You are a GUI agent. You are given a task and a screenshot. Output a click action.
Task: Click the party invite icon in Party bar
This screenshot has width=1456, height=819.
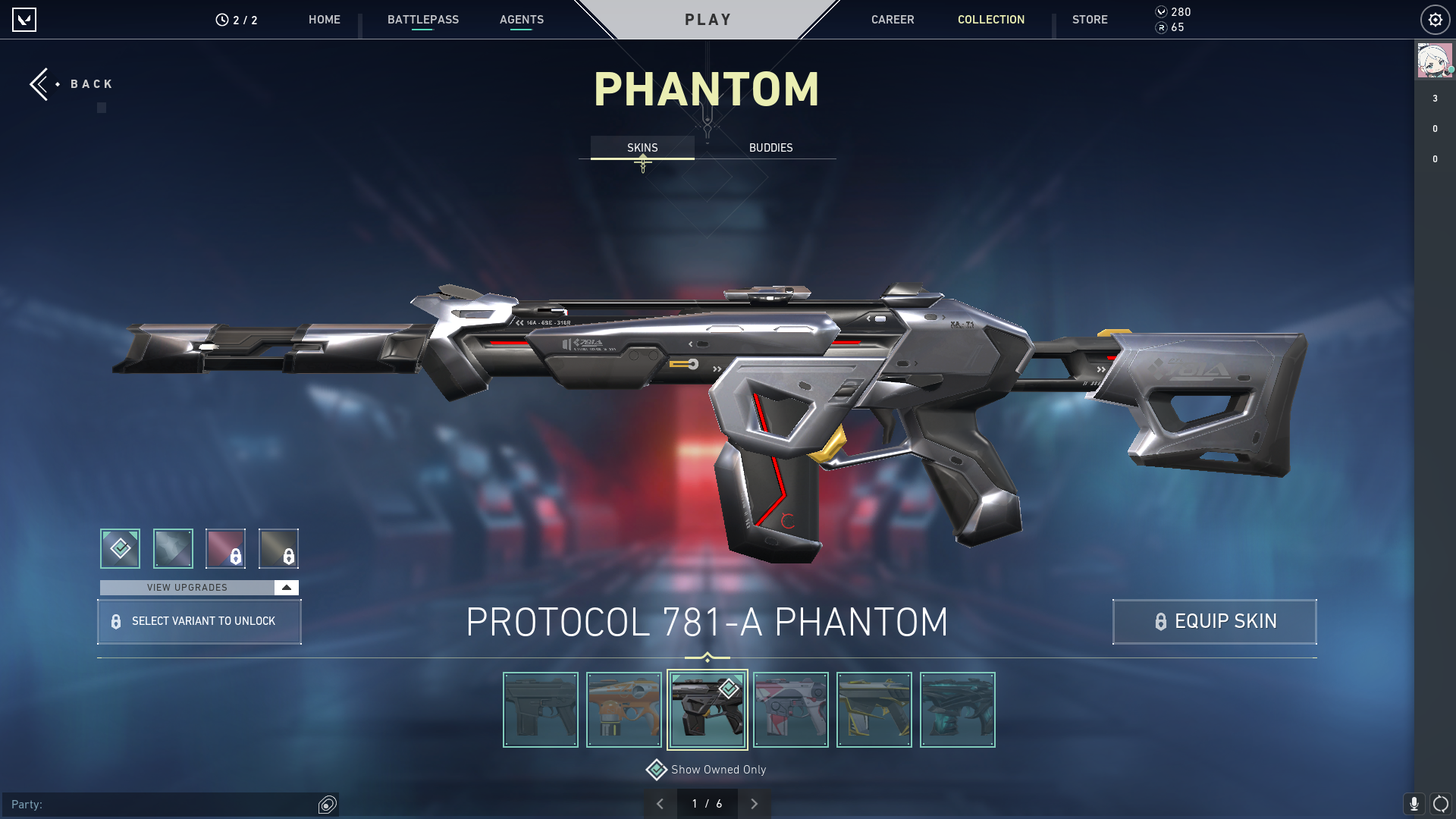[x=326, y=805]
